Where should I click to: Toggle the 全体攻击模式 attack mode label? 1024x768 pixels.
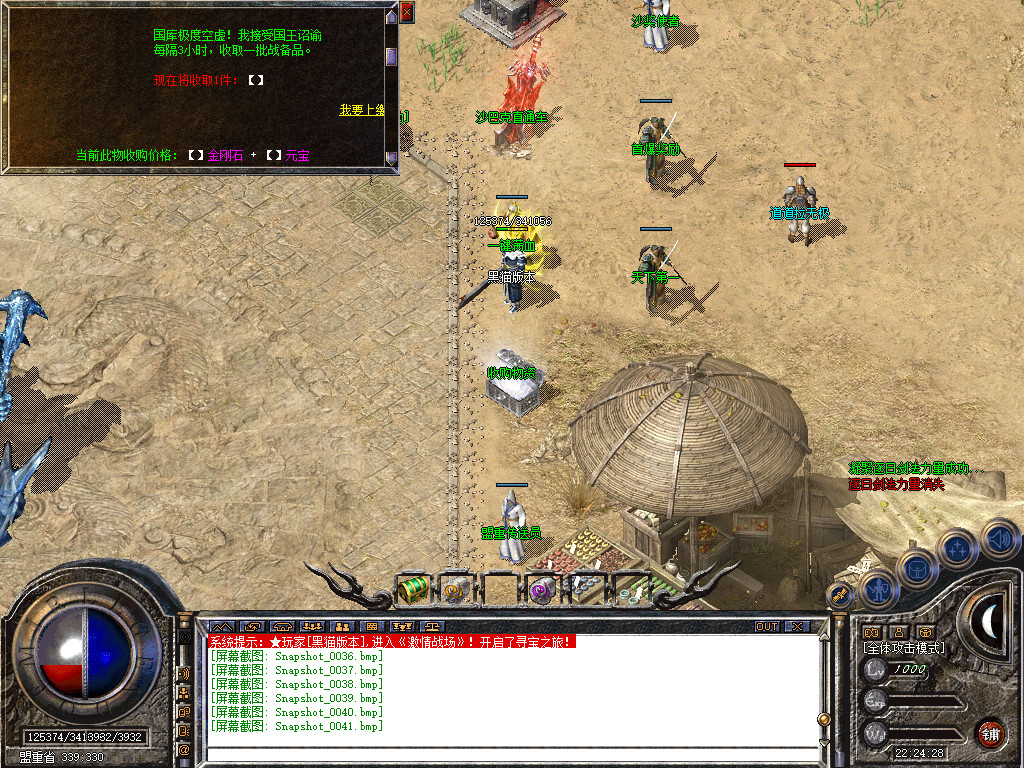pos(904,648)
